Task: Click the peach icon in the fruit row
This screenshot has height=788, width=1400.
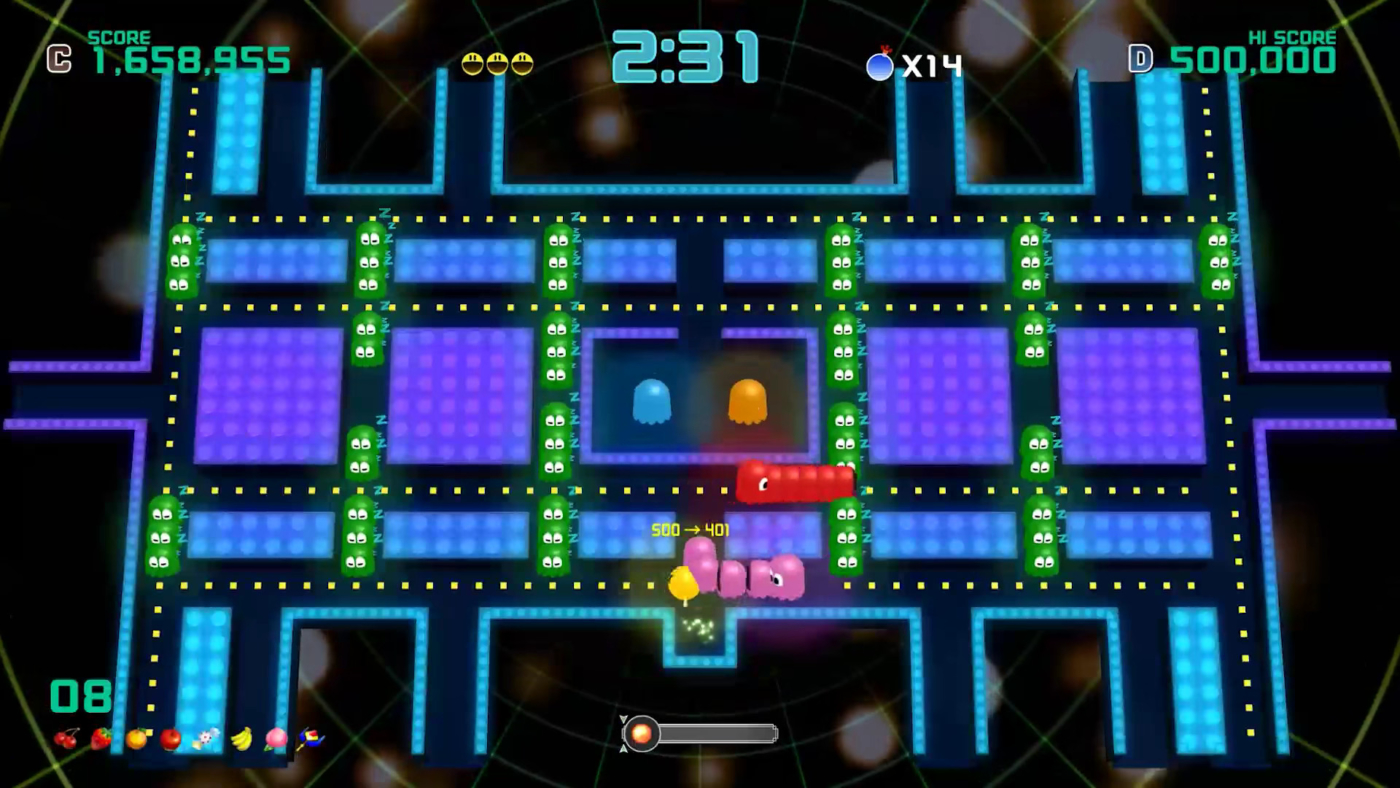Action: [276, 737]
